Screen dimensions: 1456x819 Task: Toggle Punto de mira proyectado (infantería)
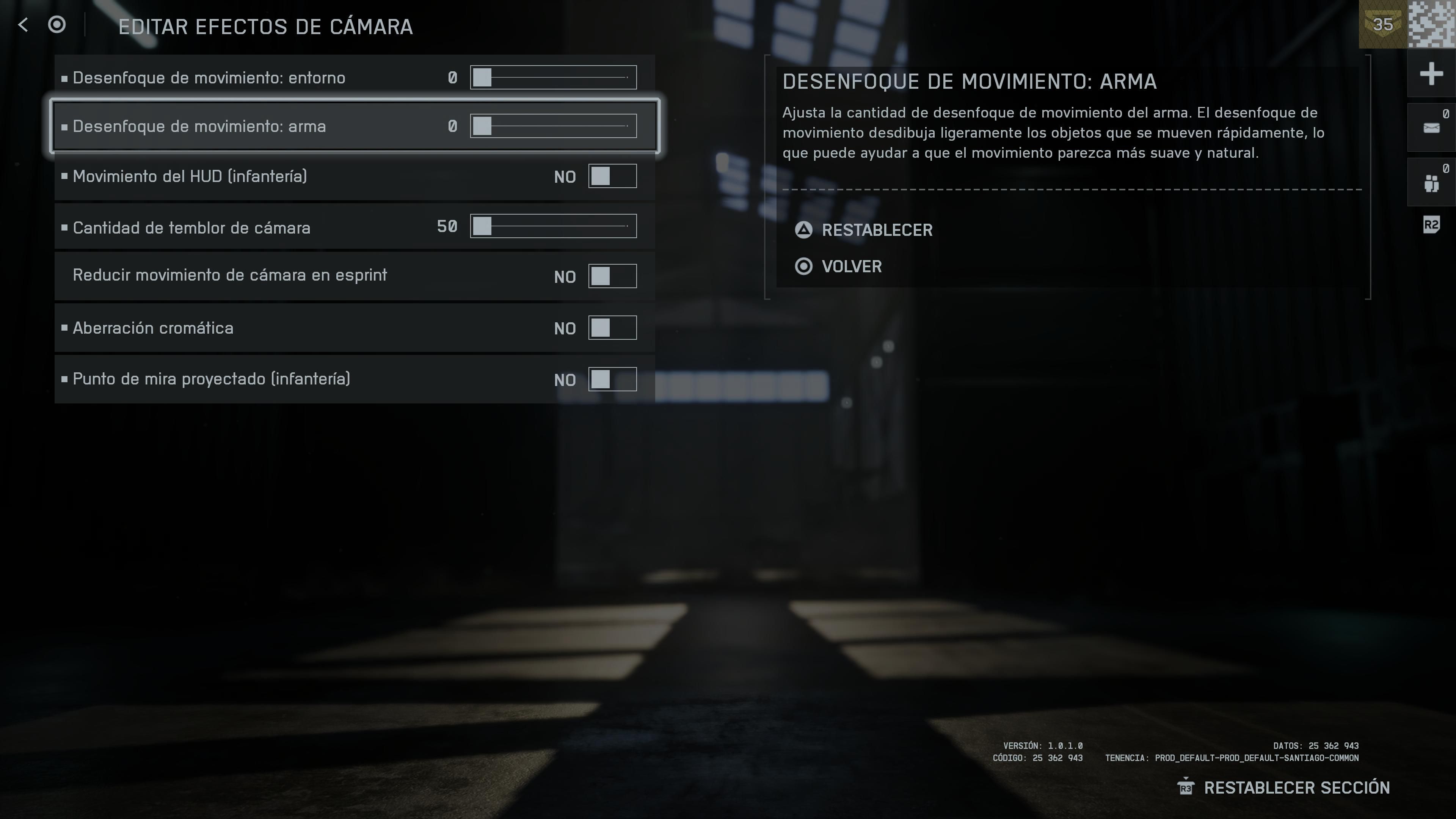pos(612,379)
